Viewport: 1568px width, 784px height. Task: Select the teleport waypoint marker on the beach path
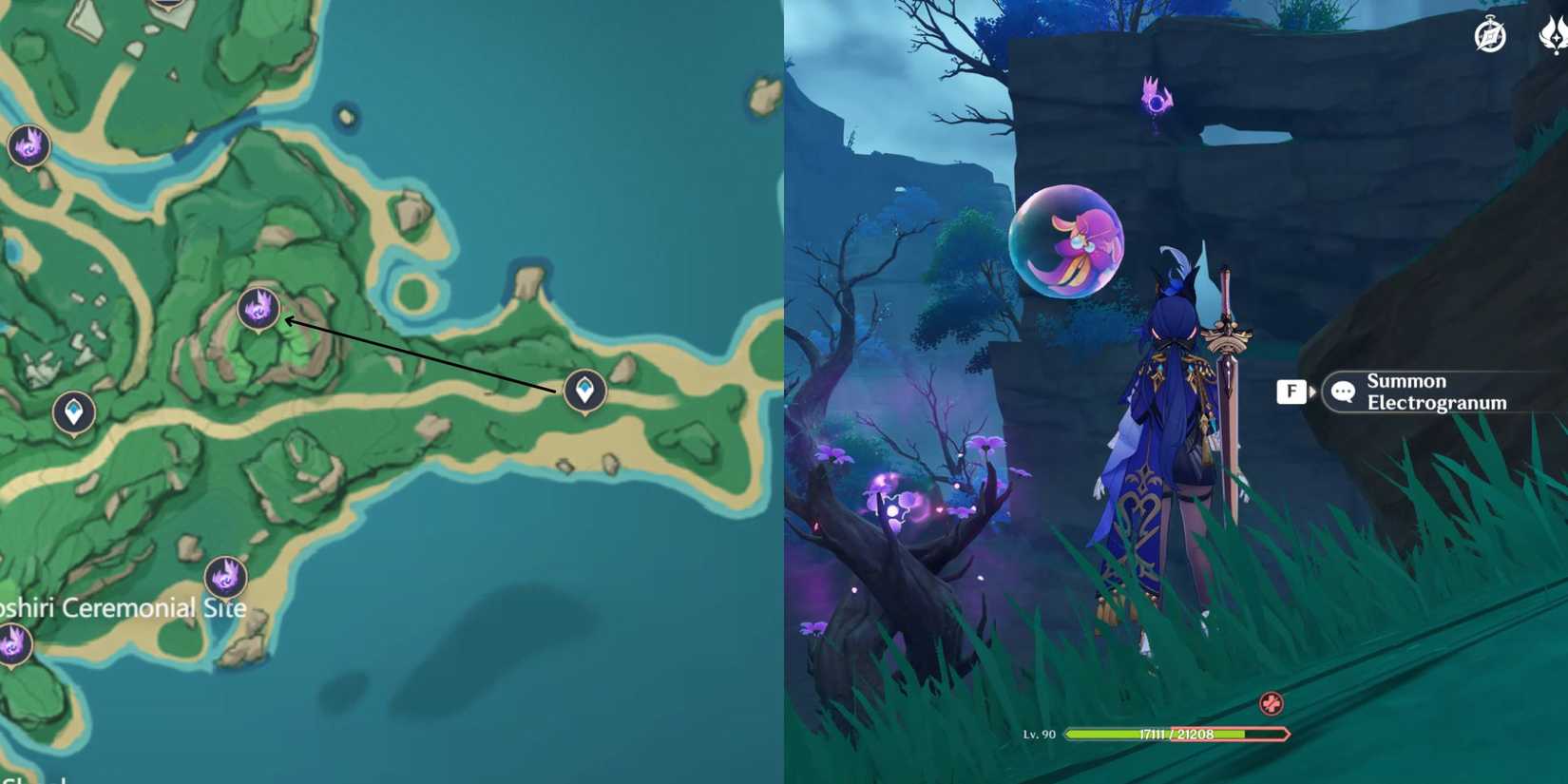tap(583, 390)
